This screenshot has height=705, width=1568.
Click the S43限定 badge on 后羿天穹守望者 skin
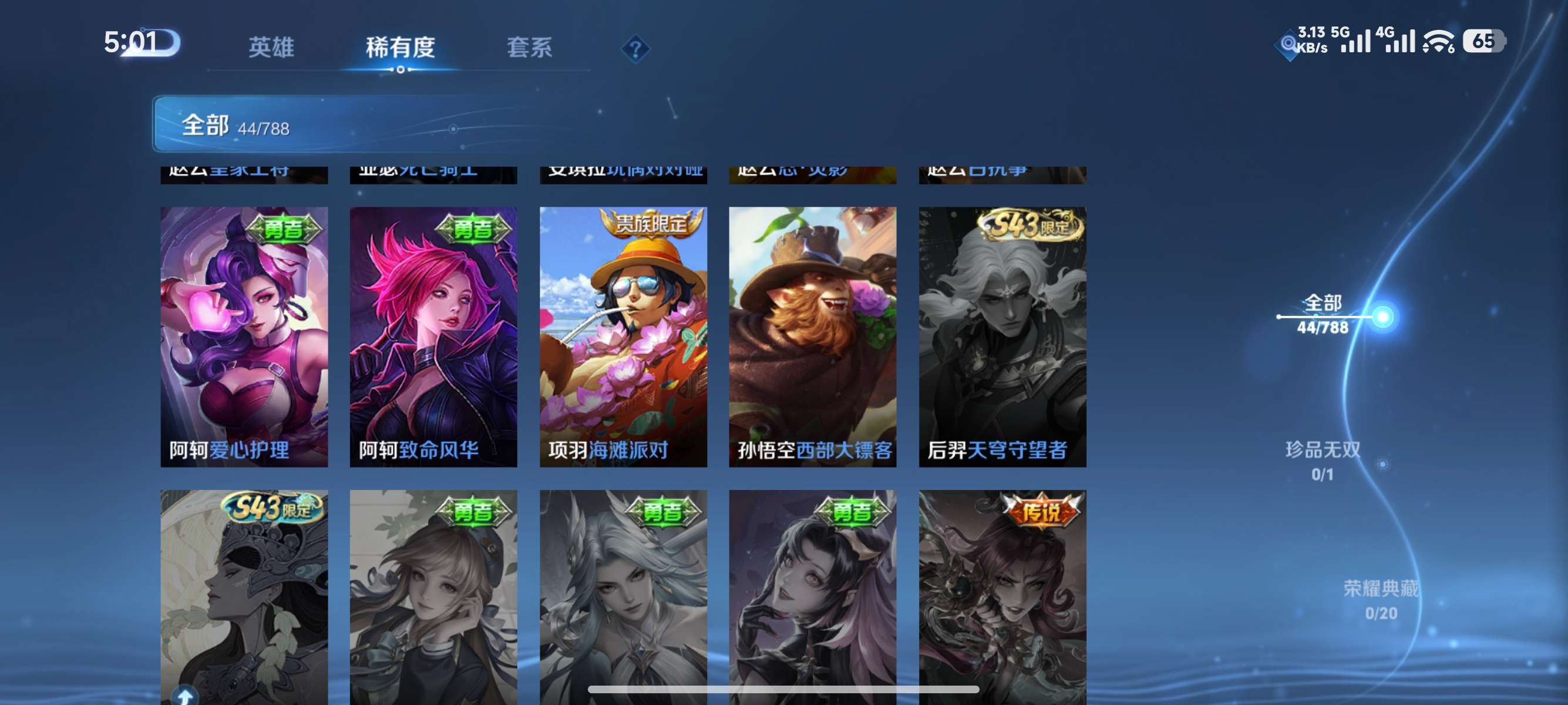1025,226
